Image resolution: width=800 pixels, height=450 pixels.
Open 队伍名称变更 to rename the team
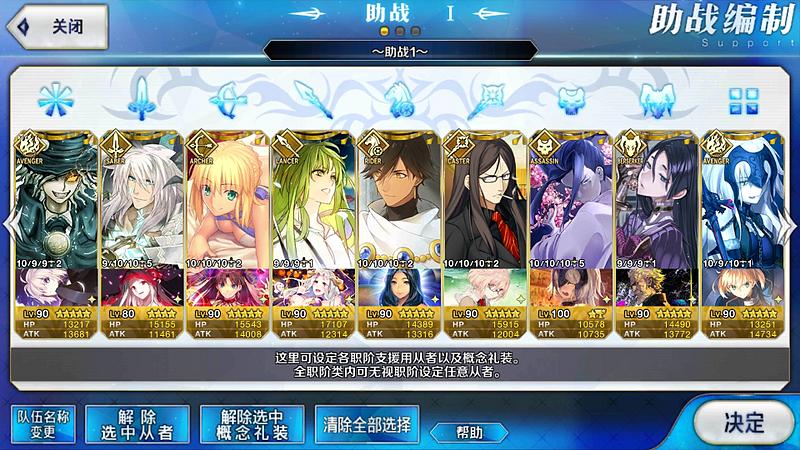(44, 423)
